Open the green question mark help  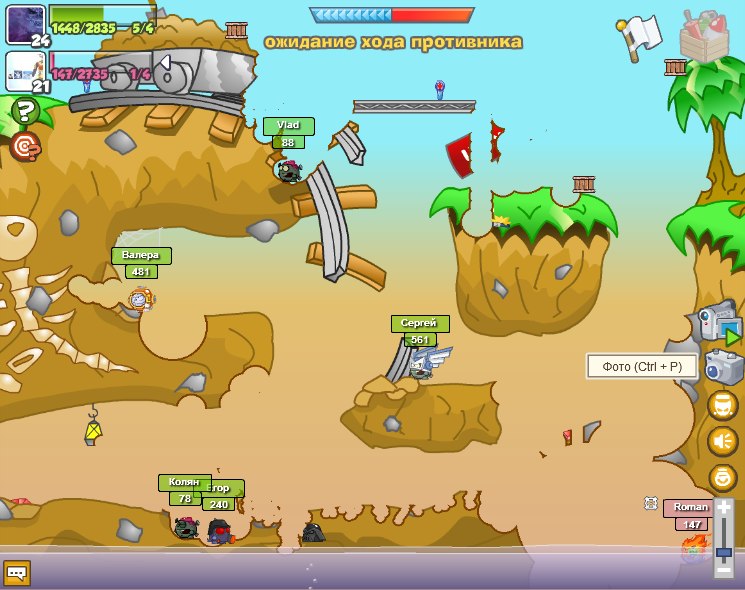click(x=25, y=110)
